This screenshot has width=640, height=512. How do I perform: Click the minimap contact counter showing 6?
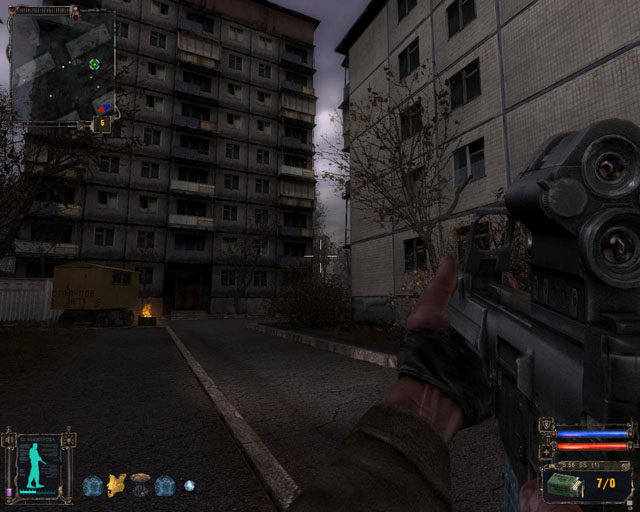(x=101, y=124)
